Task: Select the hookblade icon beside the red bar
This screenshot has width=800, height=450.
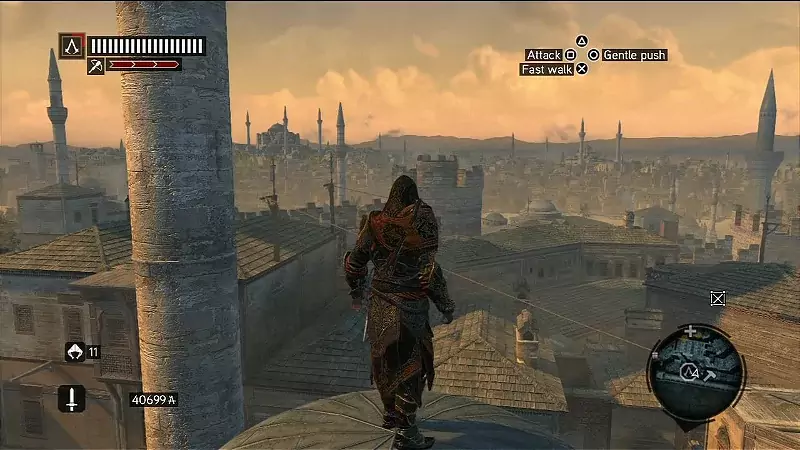Action: pyautogui.click(x=96, y=66)
